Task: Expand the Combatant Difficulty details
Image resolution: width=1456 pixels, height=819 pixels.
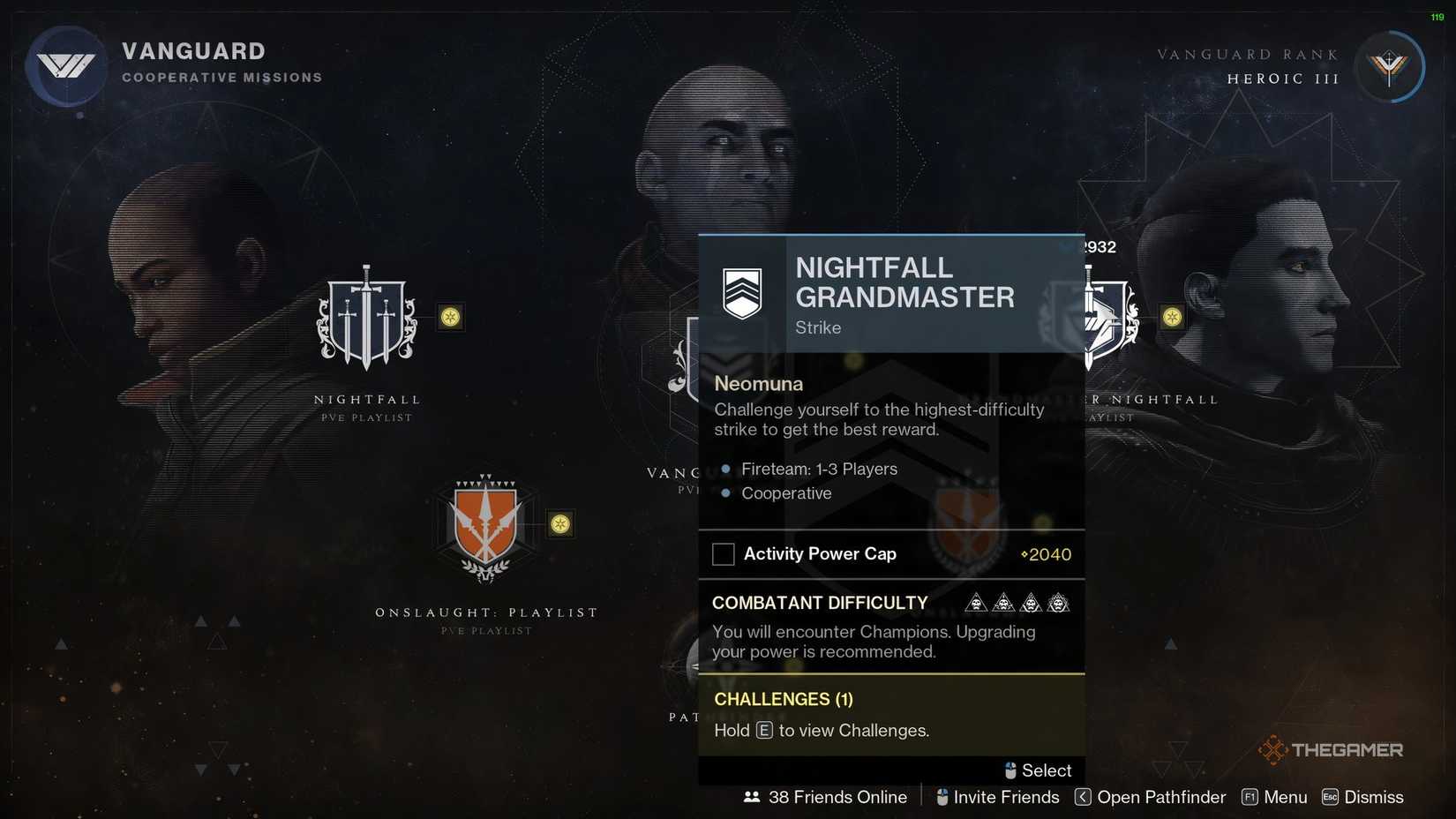Action: click(x=820, y=603)
